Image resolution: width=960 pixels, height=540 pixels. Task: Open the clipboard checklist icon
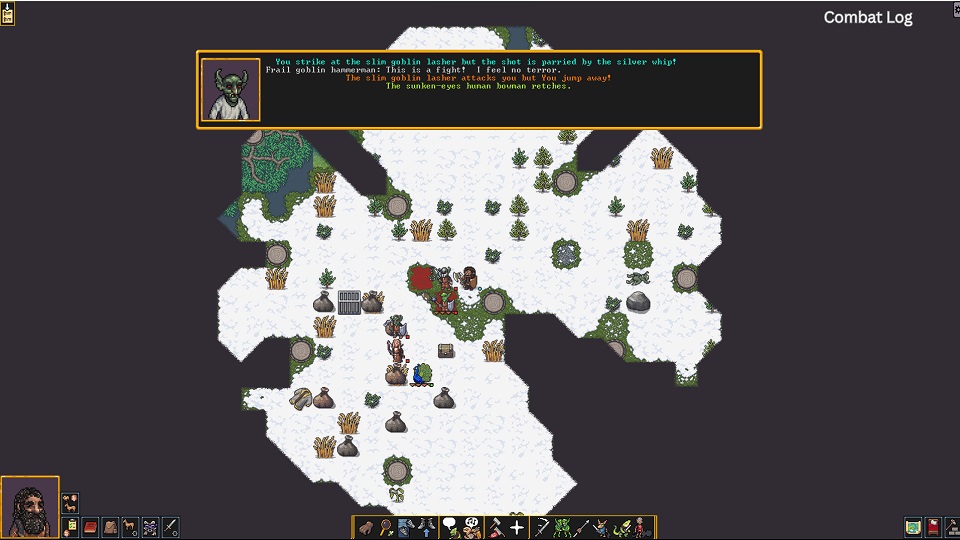tap(70, 527)
